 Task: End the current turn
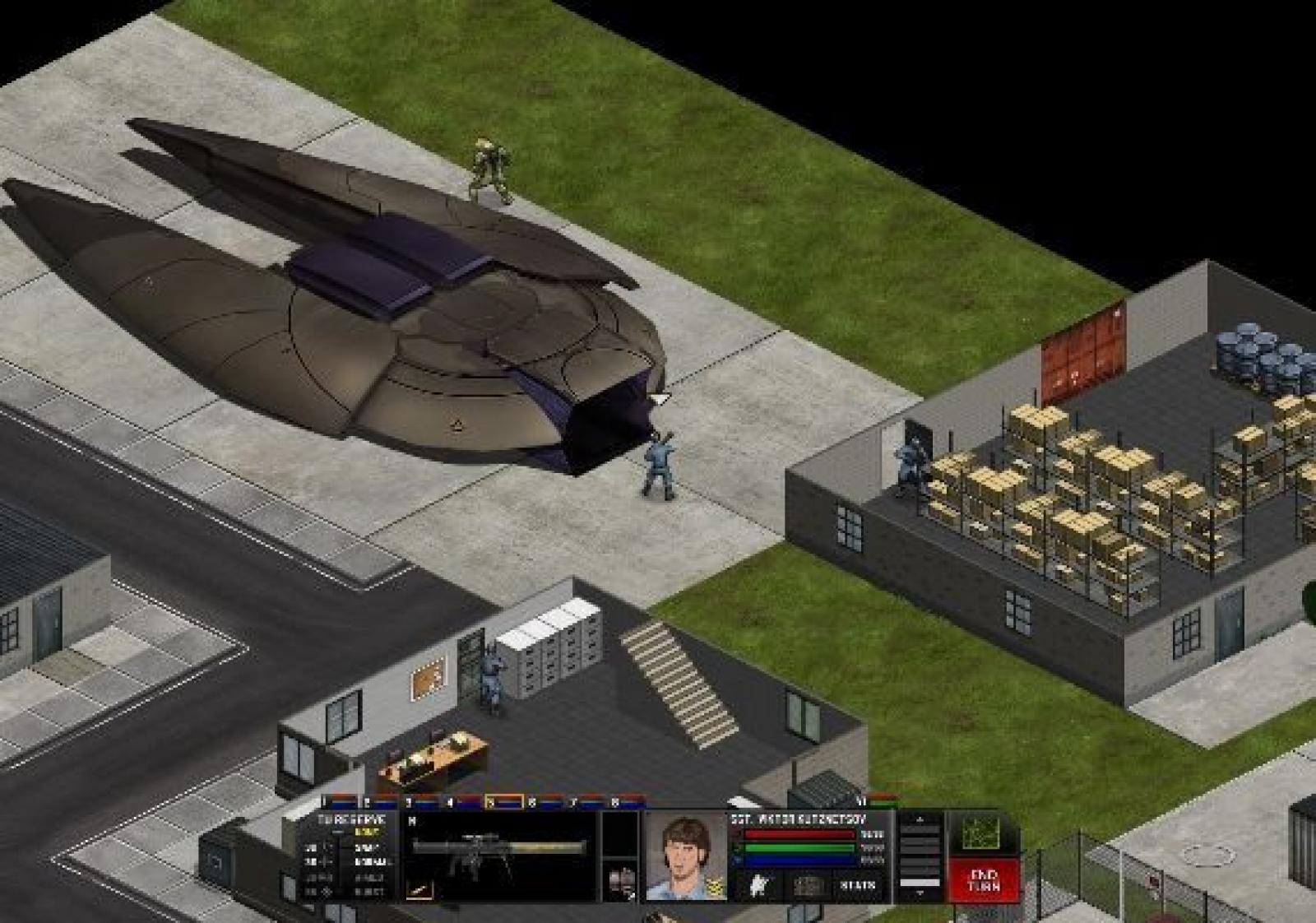(x=984, y=880)
